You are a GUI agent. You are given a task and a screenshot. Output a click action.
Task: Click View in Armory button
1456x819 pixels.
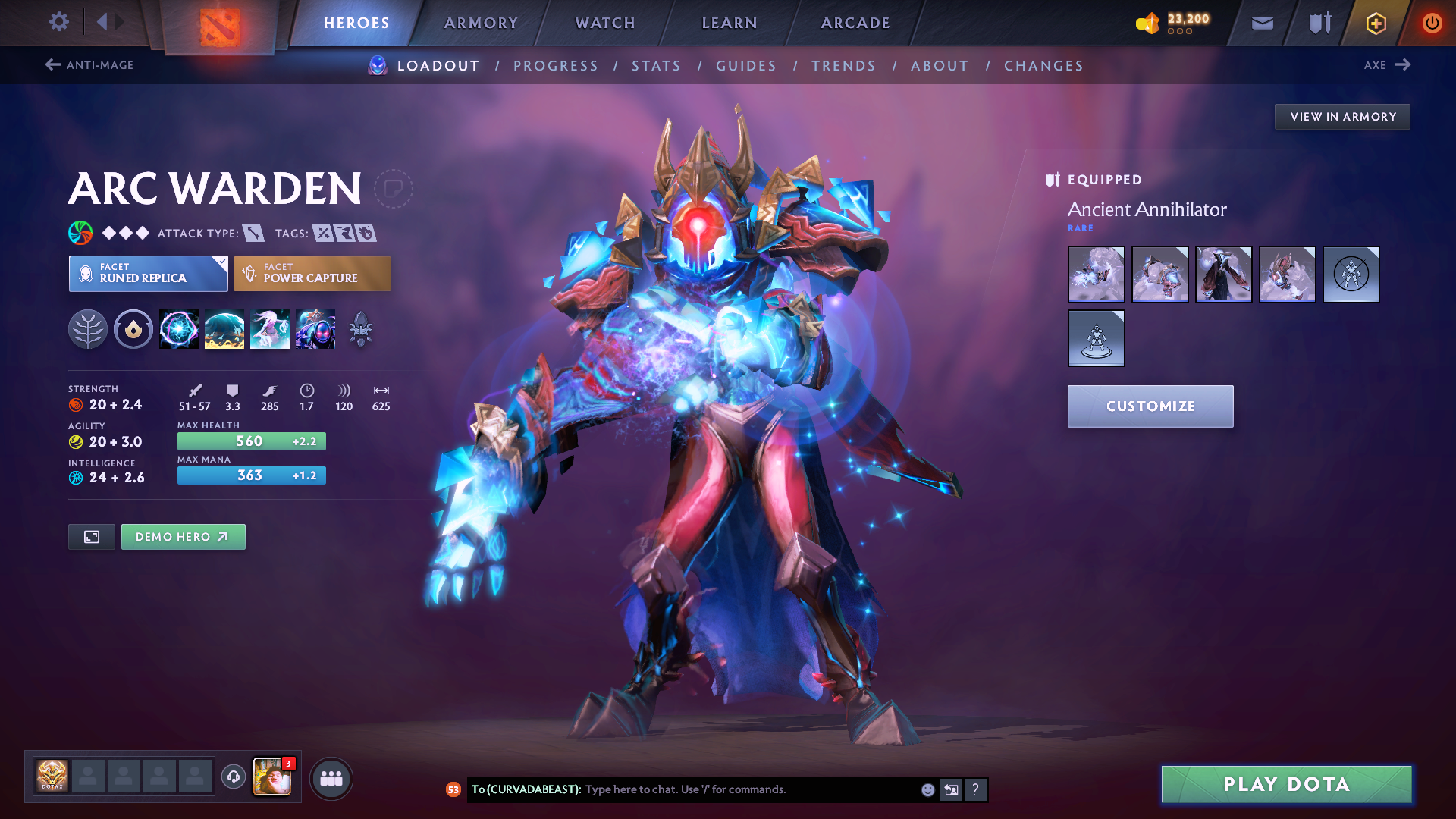click(1342, 117)
